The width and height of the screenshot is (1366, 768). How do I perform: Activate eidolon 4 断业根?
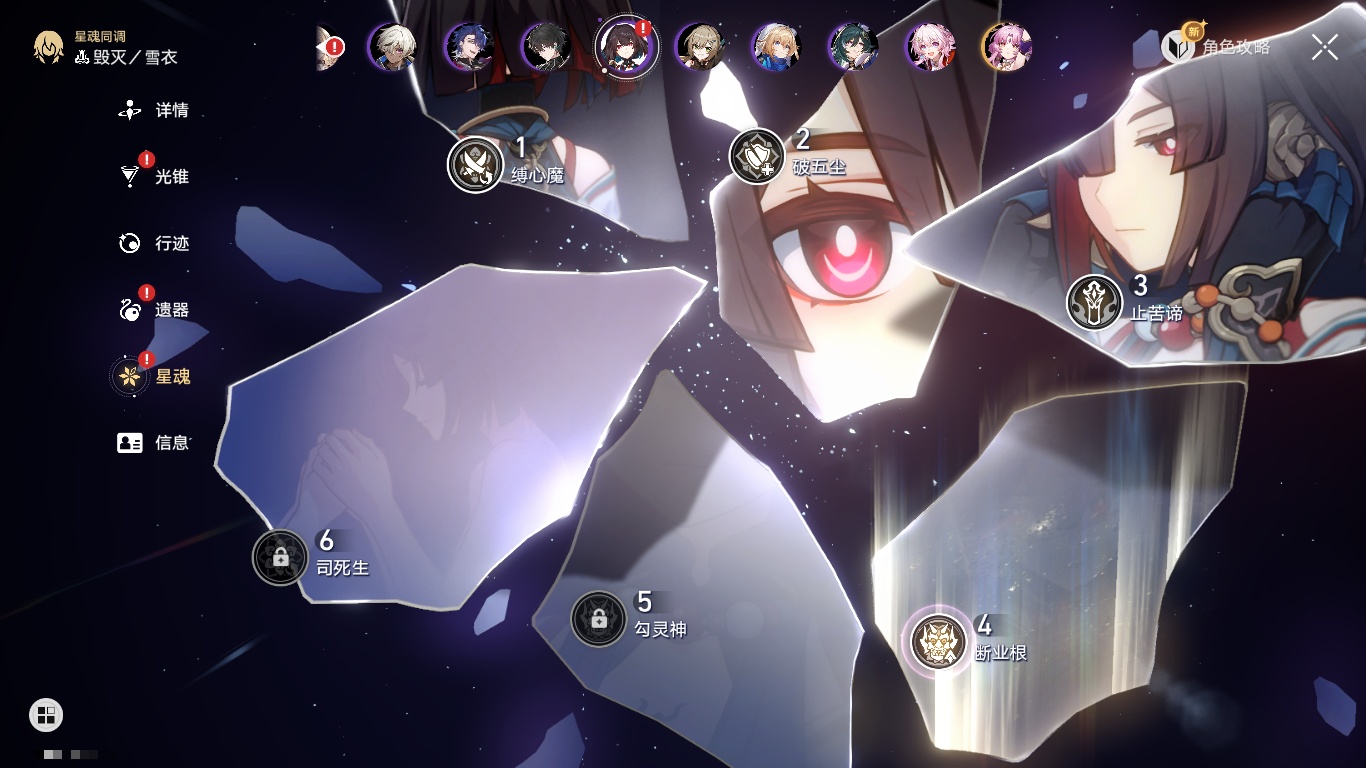tap(939, 641)
